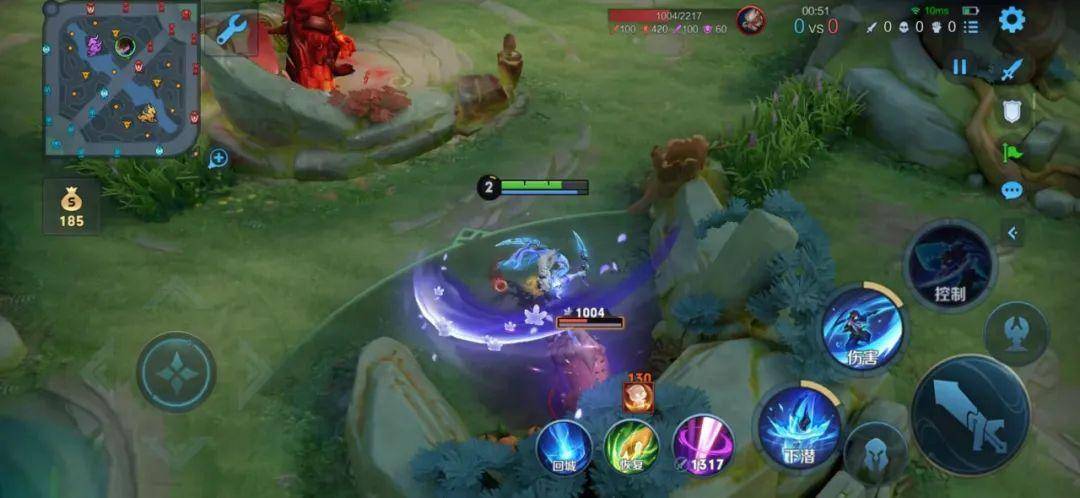
Task: Collapse the side panel arrow
Action: (1013, 233)
